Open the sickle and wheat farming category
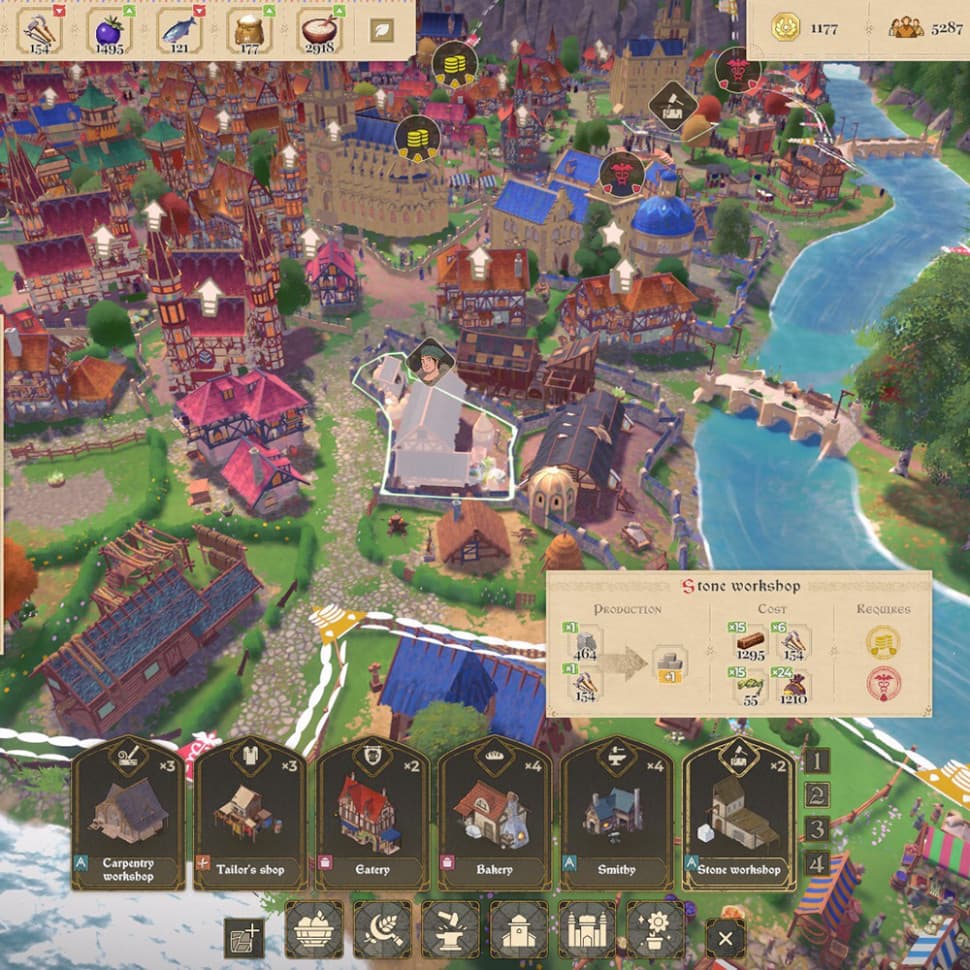The height and width of the screenshot is (970, 970). [x=382, y=930]
